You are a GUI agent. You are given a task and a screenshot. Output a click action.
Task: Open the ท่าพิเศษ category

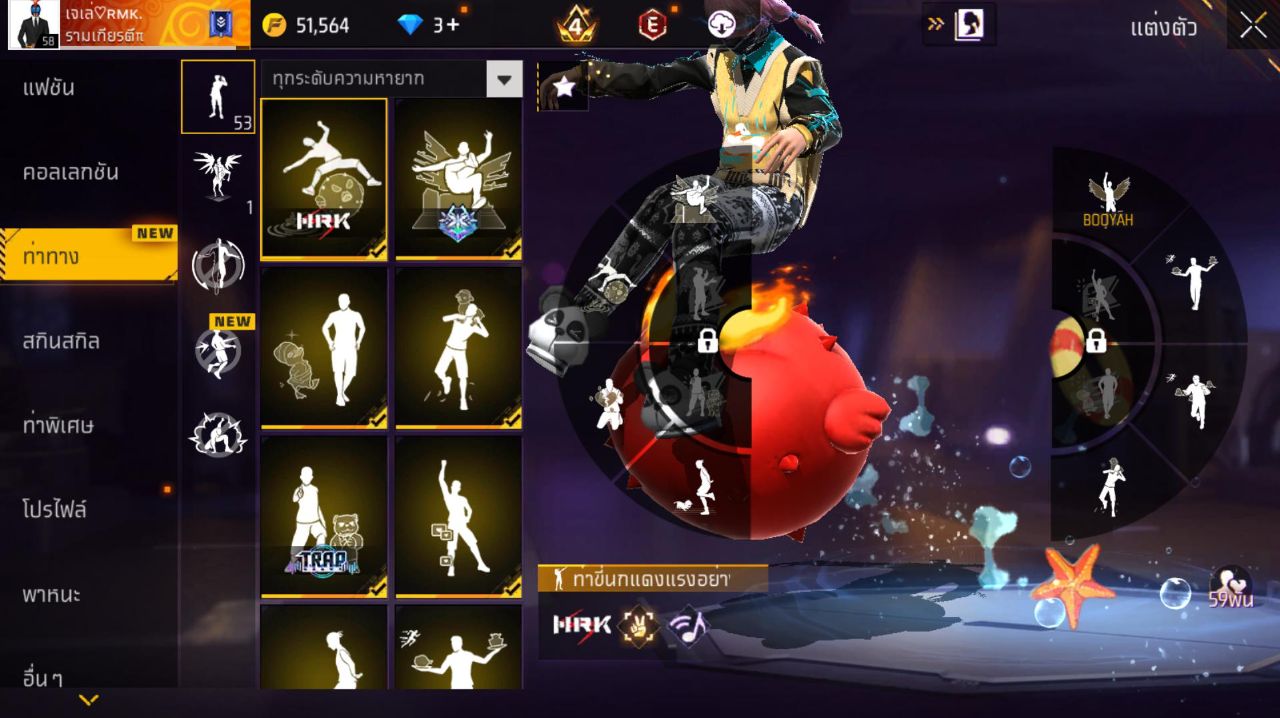(58, 425)
